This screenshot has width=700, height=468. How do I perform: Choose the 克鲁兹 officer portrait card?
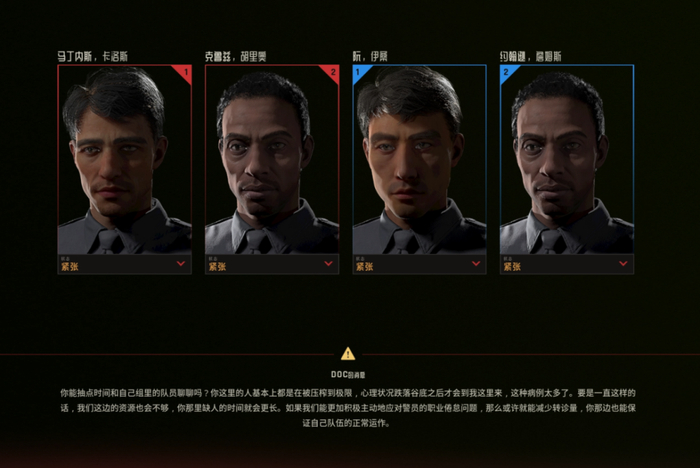click(x=271, y=160)
